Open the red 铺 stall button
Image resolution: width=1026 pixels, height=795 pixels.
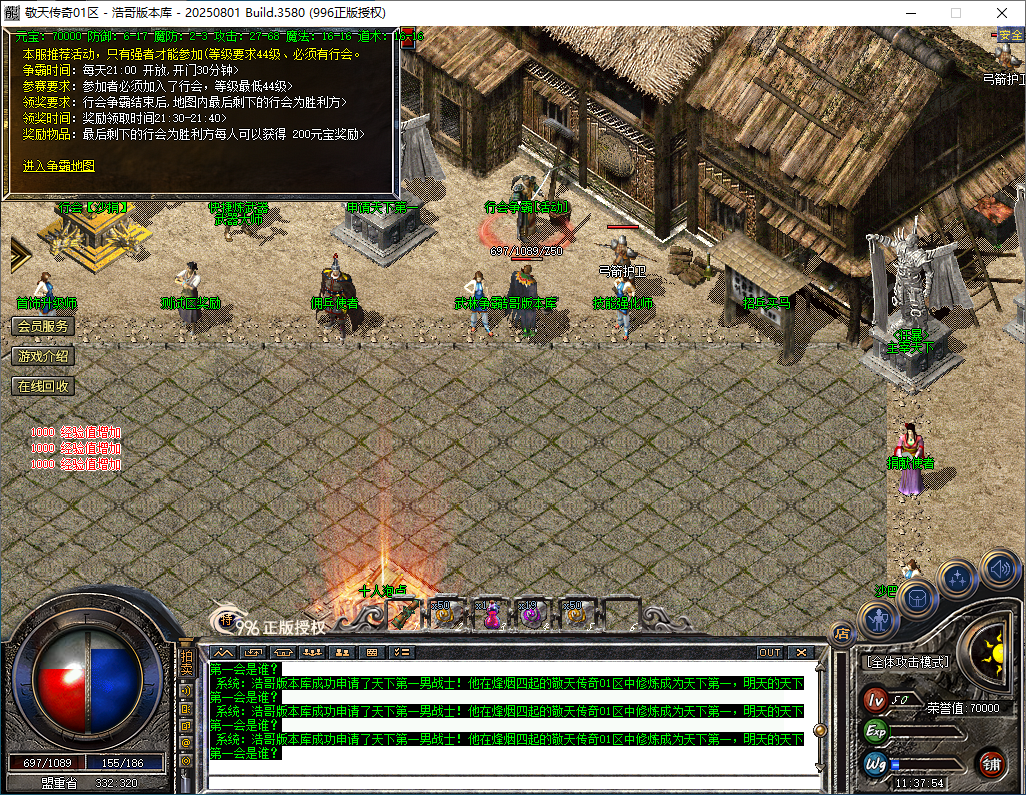tap(991, 764)
